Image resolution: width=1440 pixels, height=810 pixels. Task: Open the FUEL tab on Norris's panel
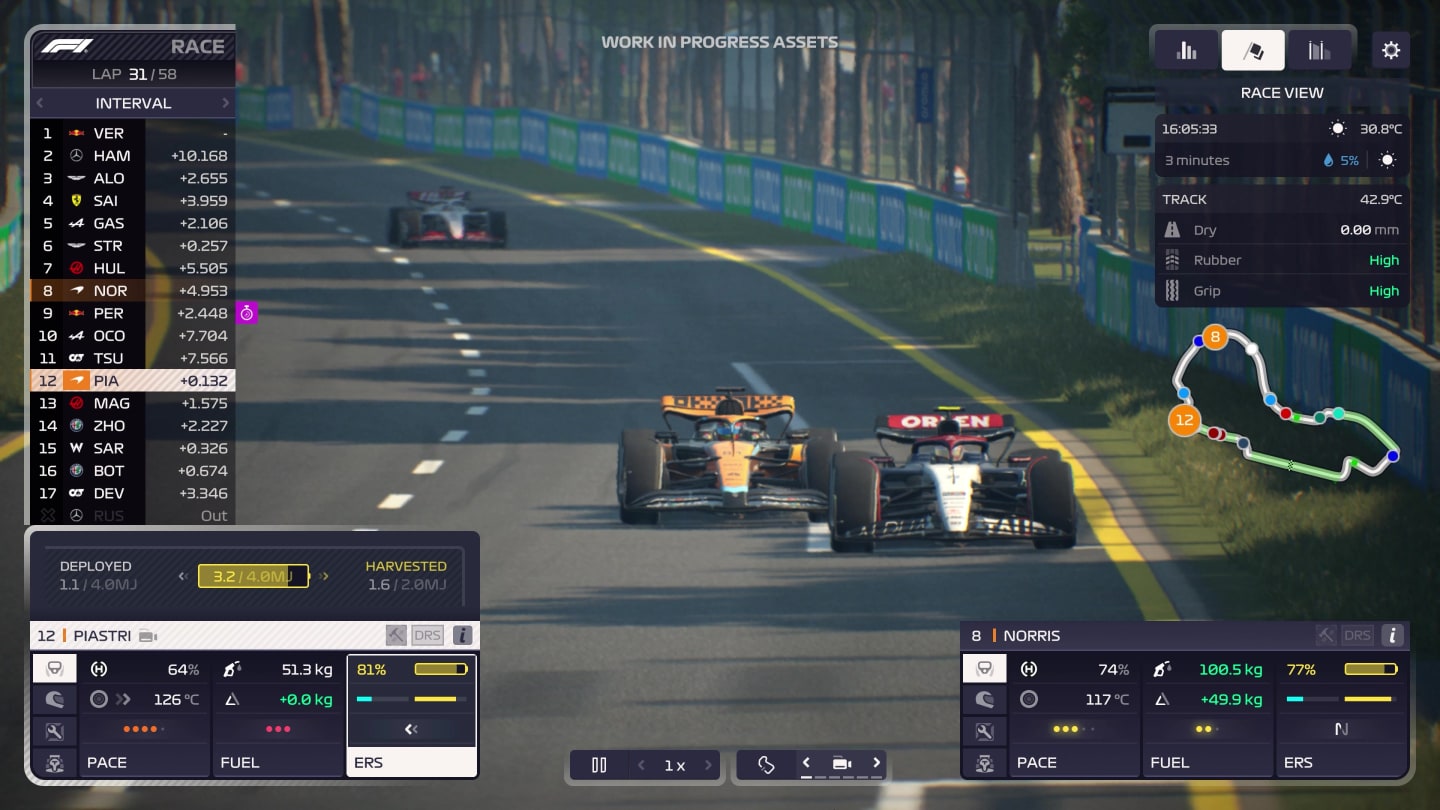pyautogui.click(x=1208, y=762)
